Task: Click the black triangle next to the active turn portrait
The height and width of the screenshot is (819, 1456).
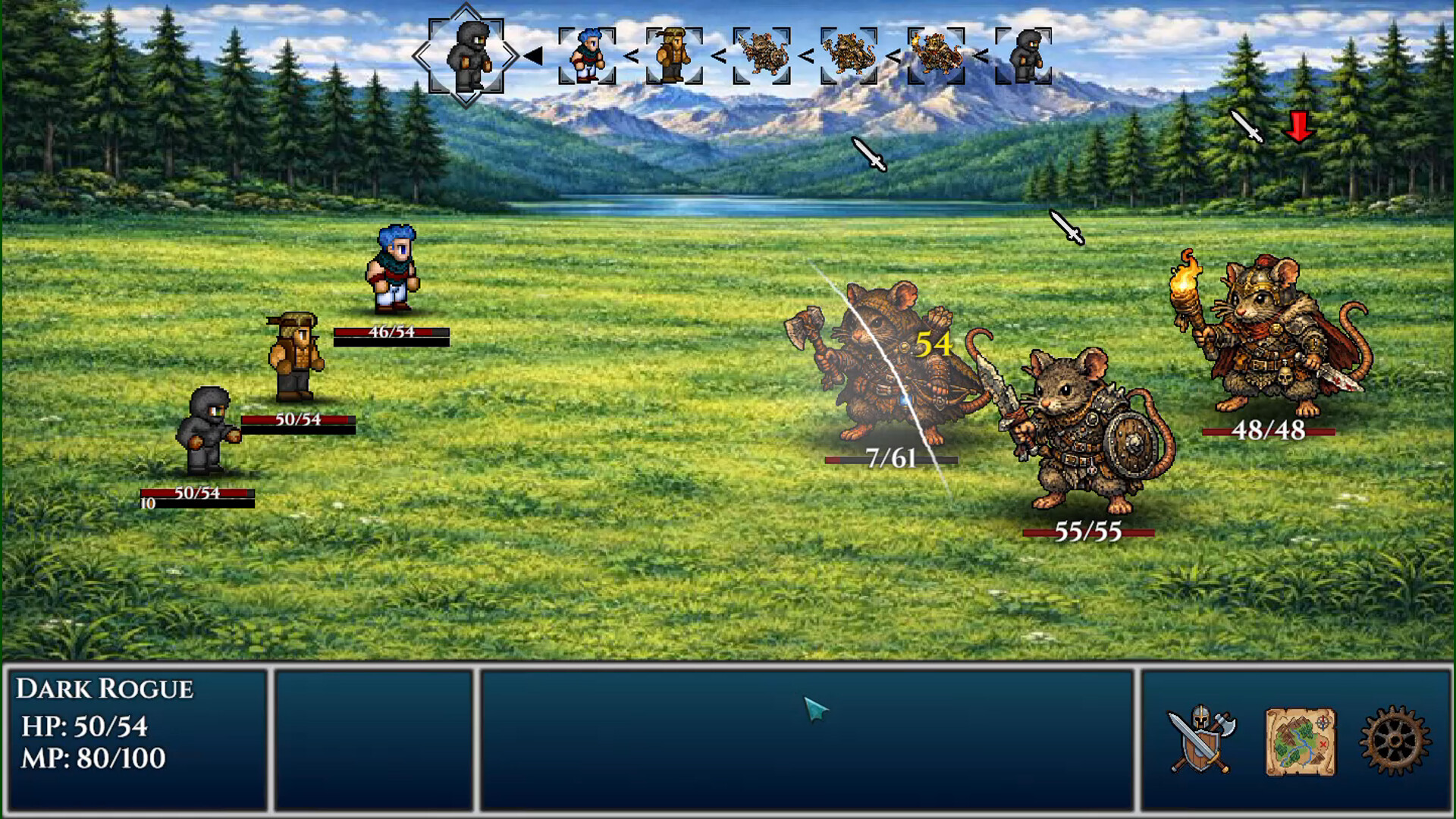Action: point(535,55)
